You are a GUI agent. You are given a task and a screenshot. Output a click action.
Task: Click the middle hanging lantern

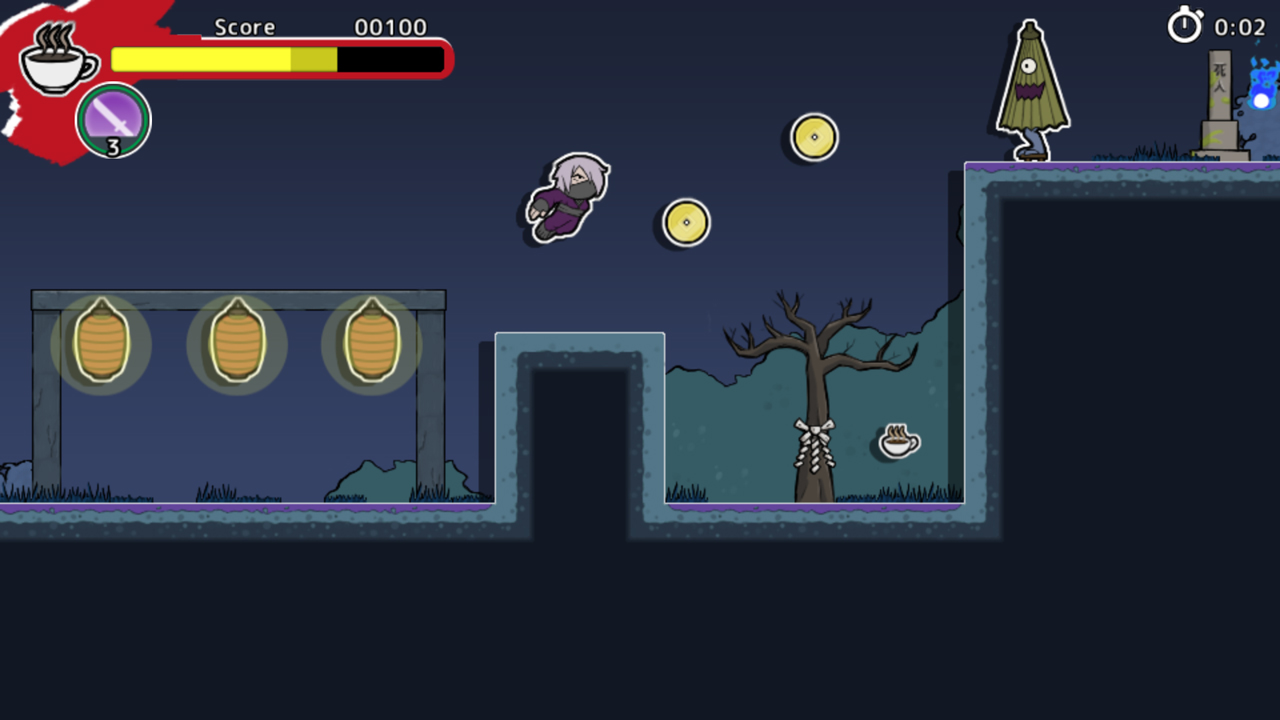tap(237, 345)
